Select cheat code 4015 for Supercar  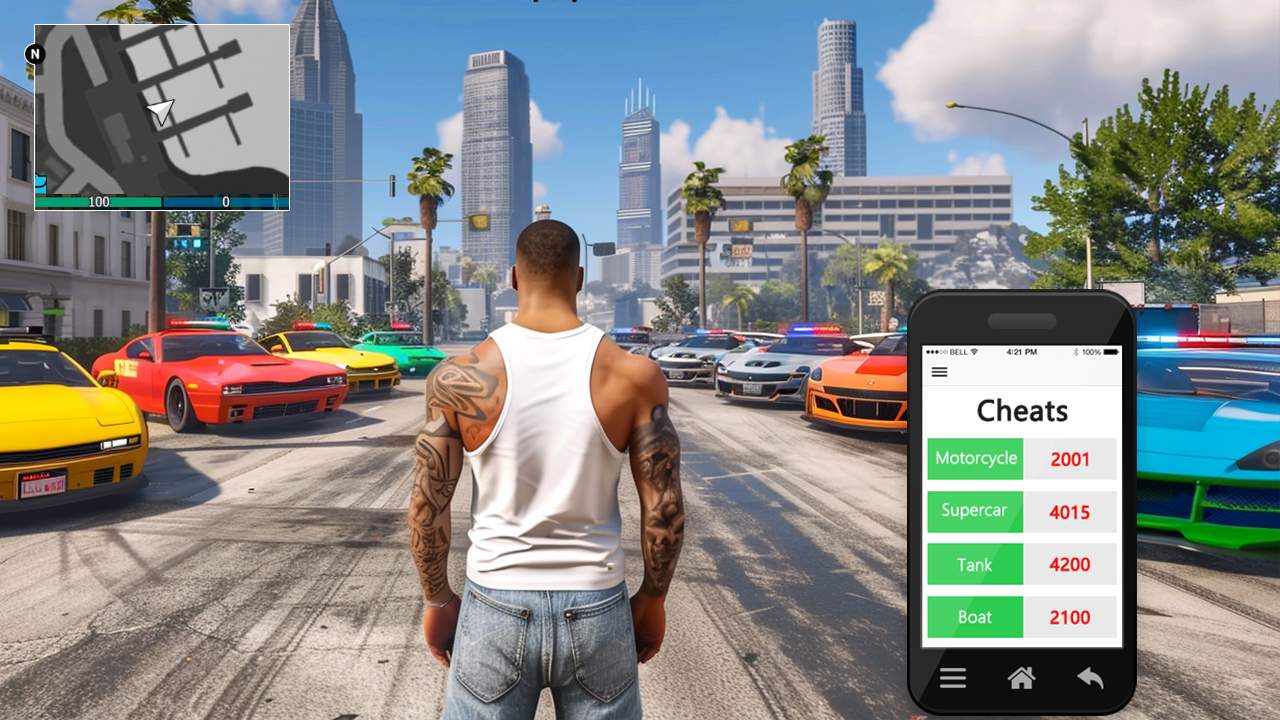[1070, 512]
